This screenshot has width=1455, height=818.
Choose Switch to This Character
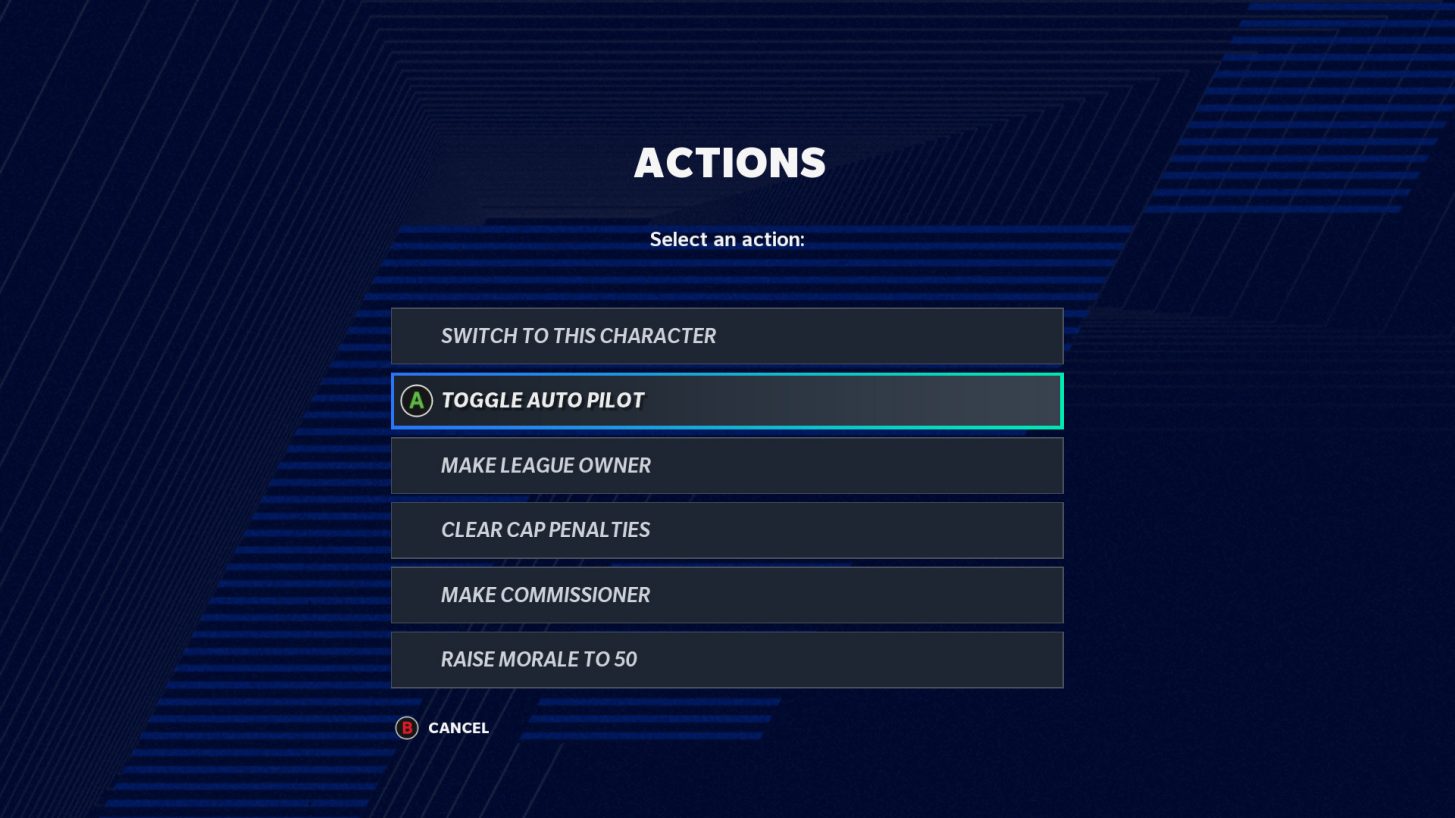[x=727, y=335]
